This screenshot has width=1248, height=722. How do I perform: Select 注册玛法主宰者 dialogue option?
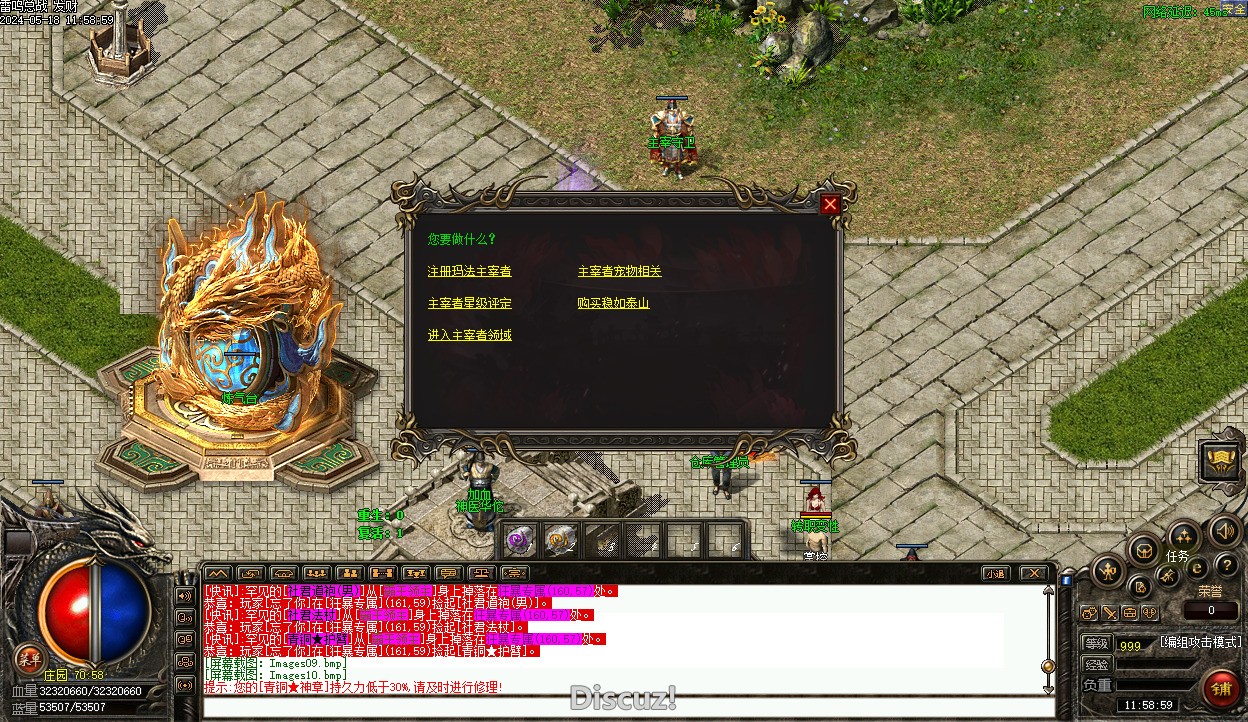click(469, 271)
